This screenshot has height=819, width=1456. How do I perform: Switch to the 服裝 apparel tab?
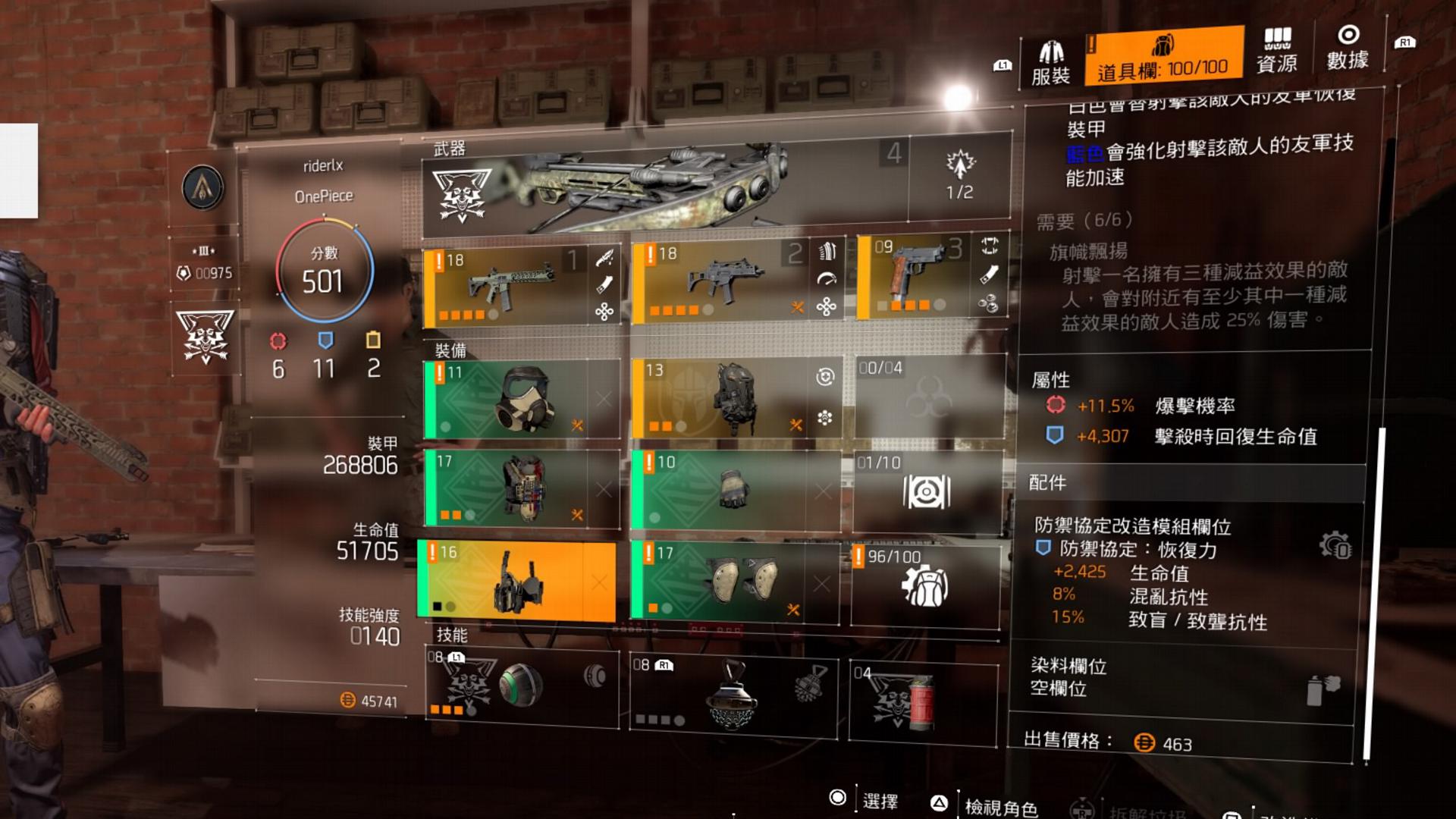1050,61
